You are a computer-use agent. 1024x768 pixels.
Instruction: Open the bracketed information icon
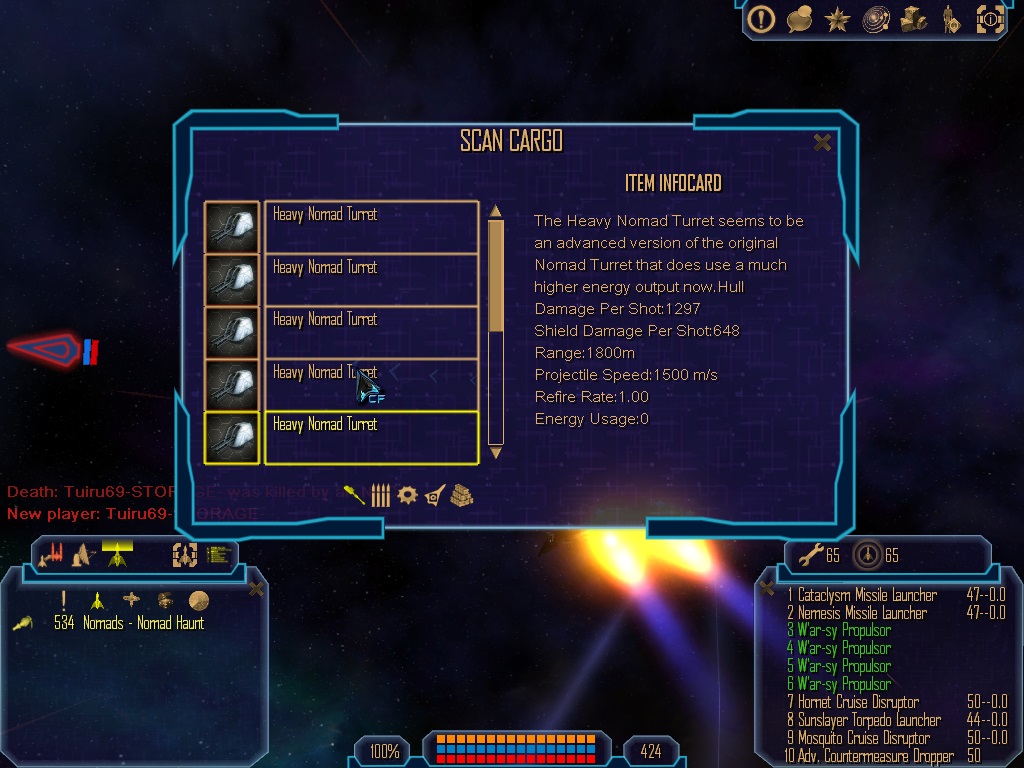(x=989, y=19)
